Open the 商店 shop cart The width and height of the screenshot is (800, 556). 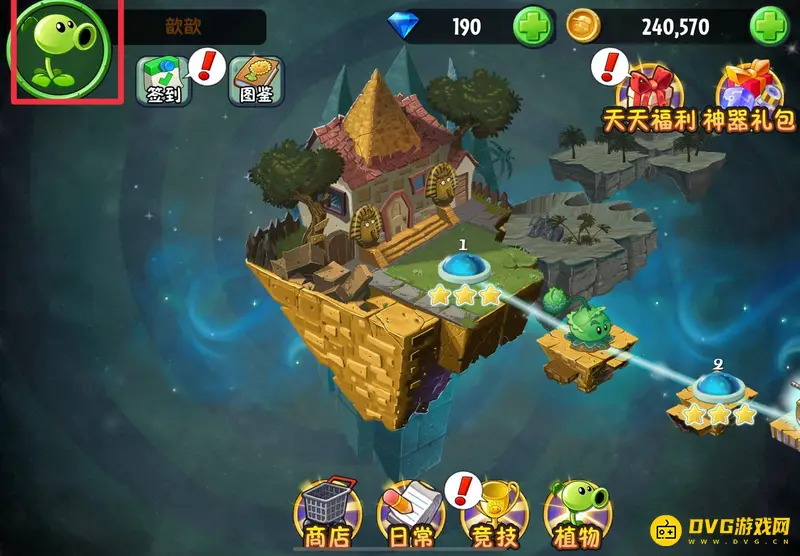click(x=326, y=512)
